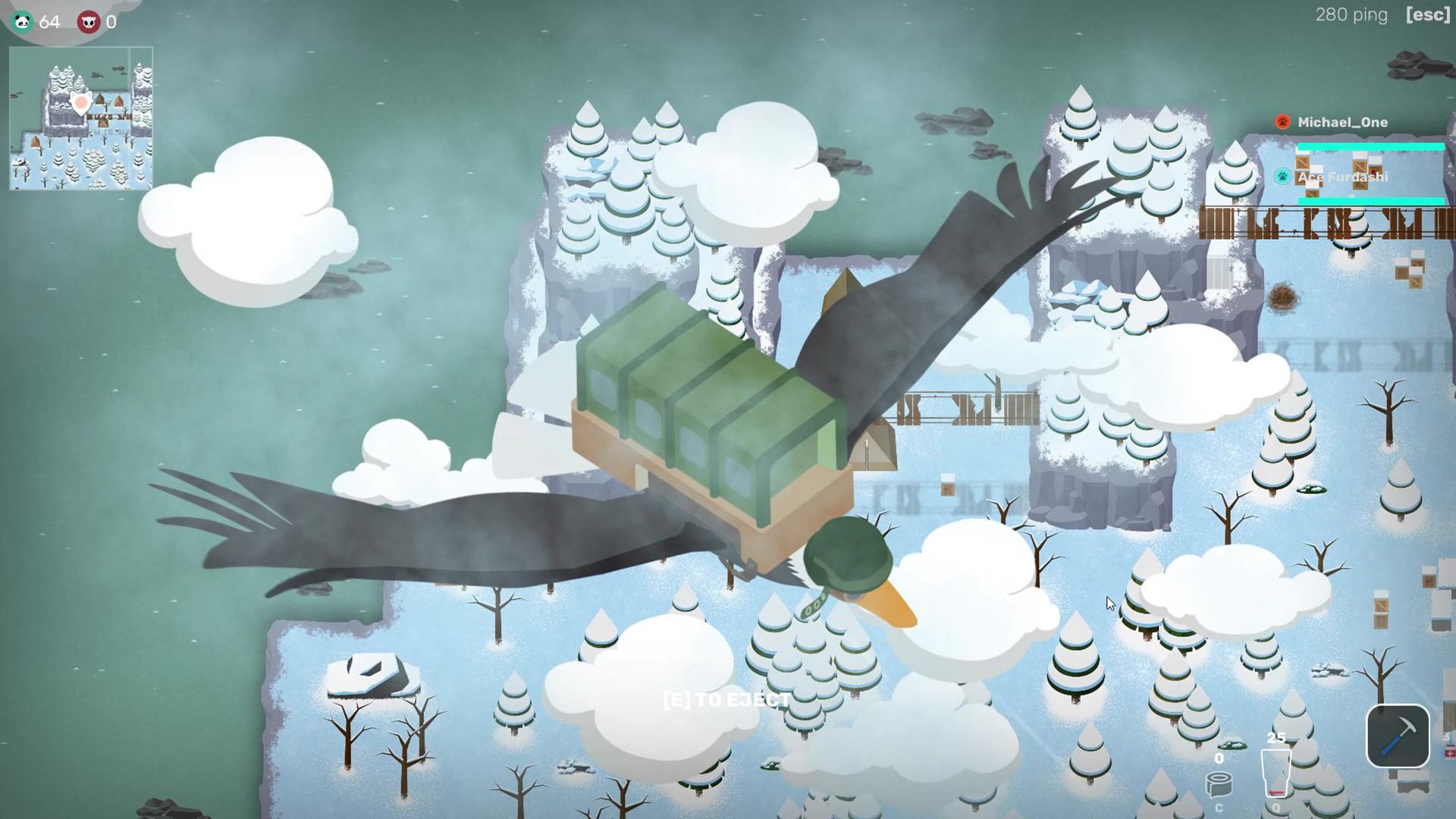Click Ace Furdashi's teal paw badge
Image resolution: width=1456 pixels, height=819 pixels.
coord(1282,177)
